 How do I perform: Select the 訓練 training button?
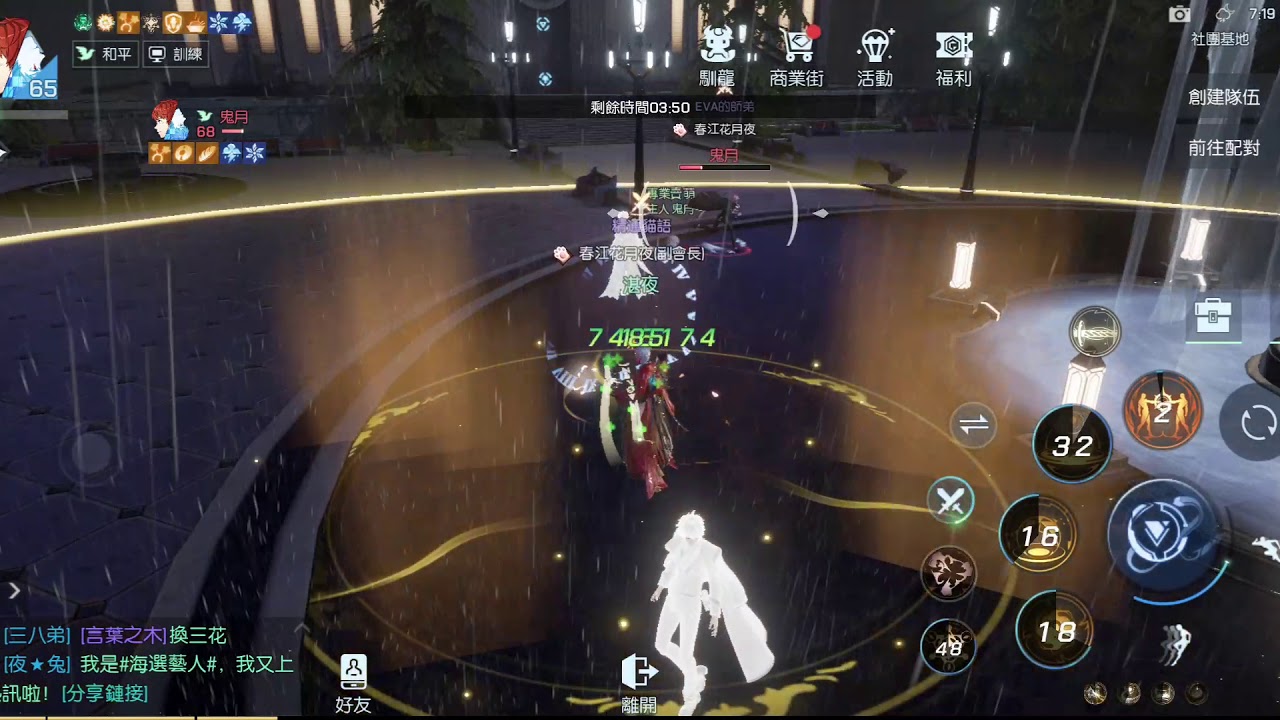tap(175, 54)
